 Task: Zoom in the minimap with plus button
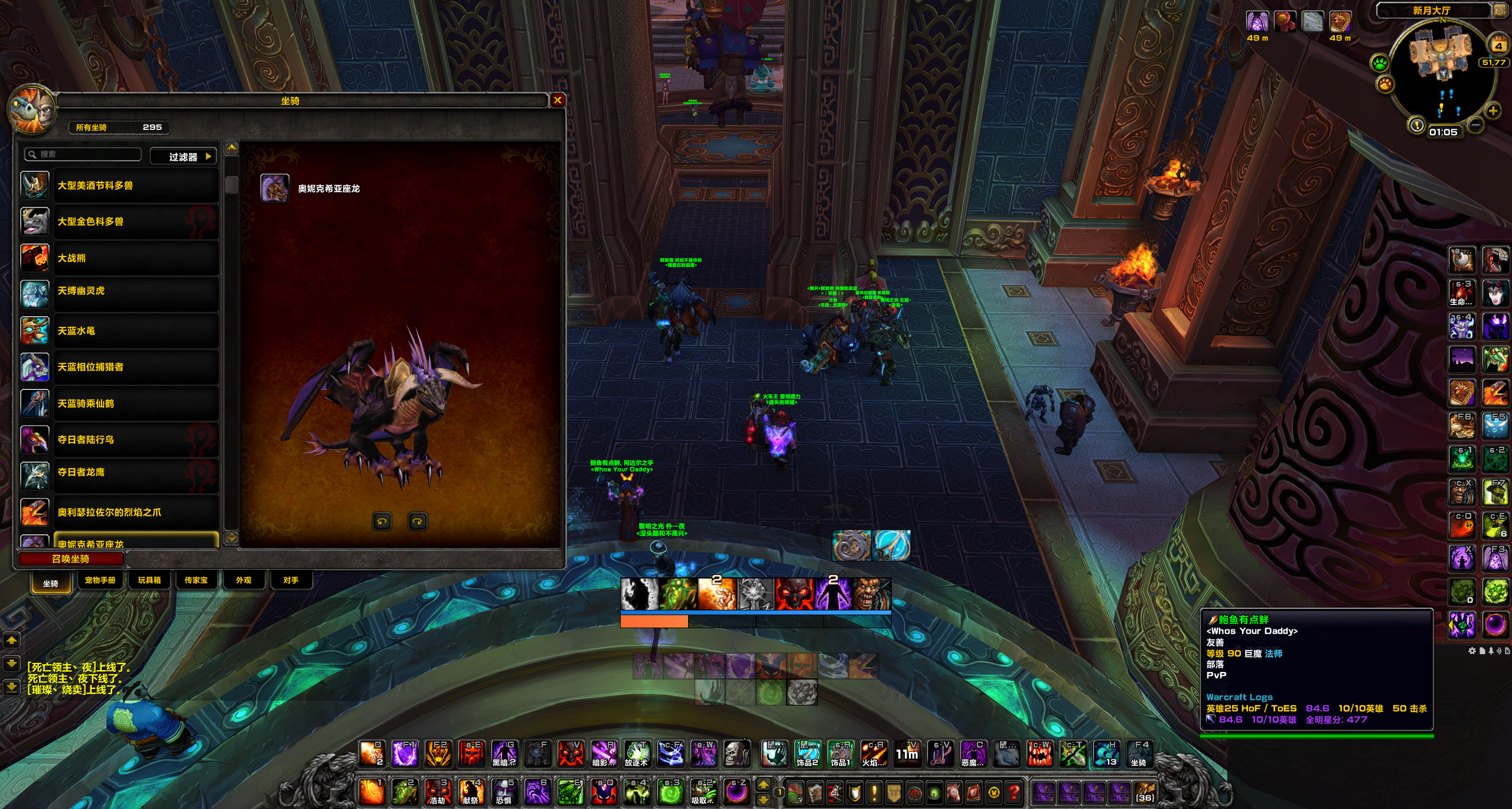(1493, 111)
